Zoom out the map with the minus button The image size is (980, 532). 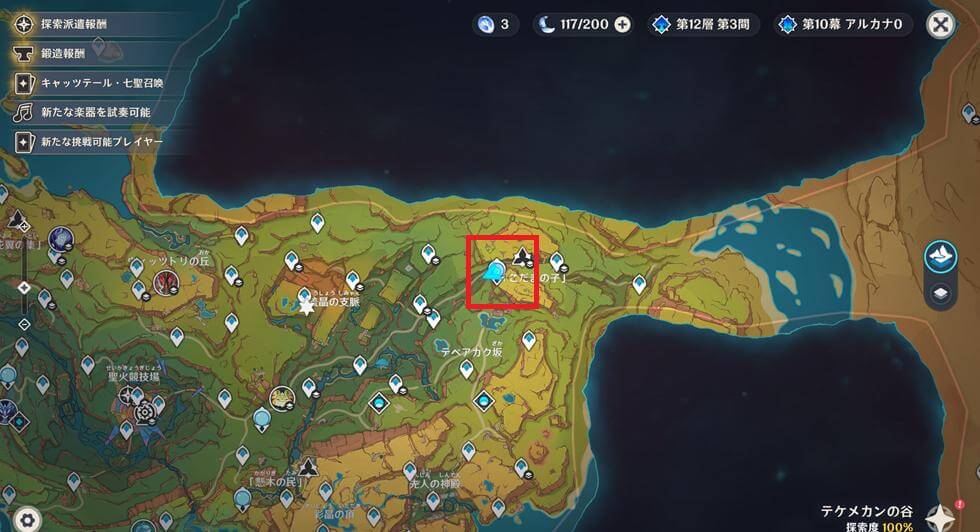point(24,322)
